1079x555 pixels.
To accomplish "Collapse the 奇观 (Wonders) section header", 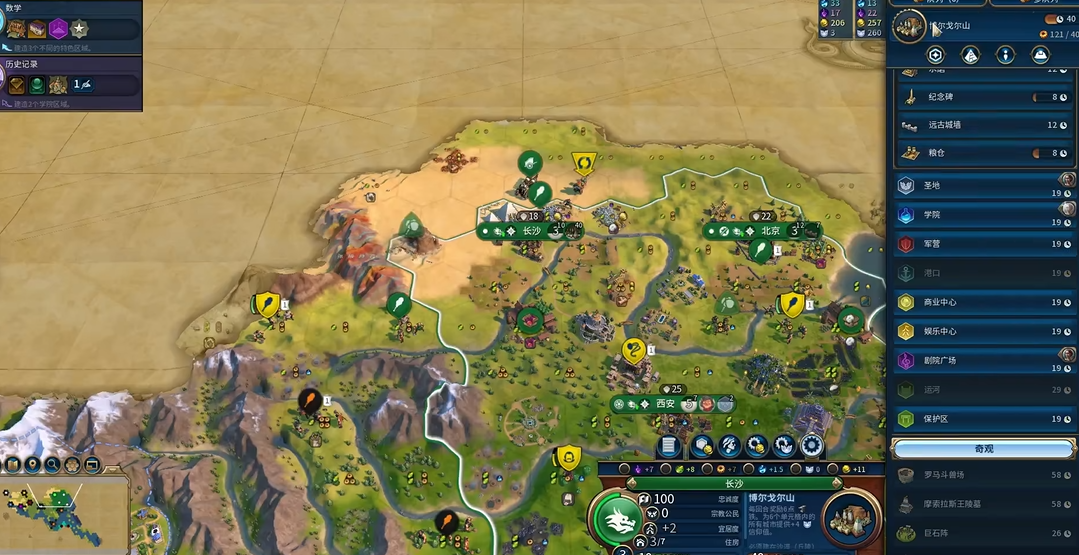I will pyautogui.click(x=983, y=448).
